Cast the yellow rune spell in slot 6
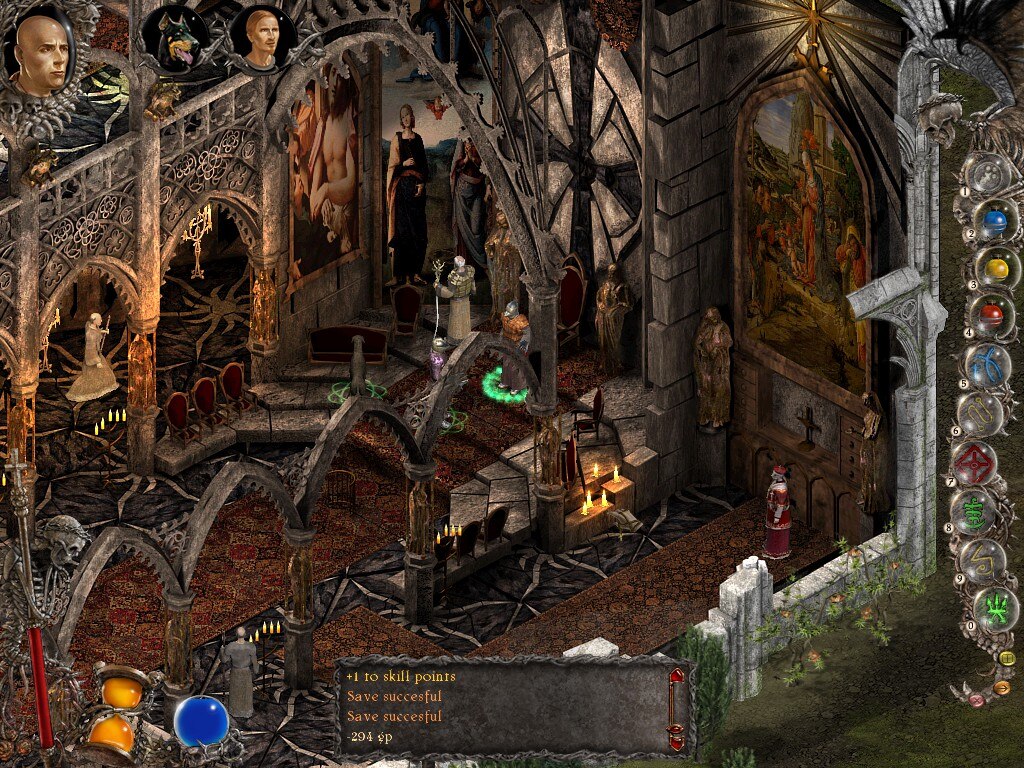The image size is (1024, 768). click(x=982, y=412)
